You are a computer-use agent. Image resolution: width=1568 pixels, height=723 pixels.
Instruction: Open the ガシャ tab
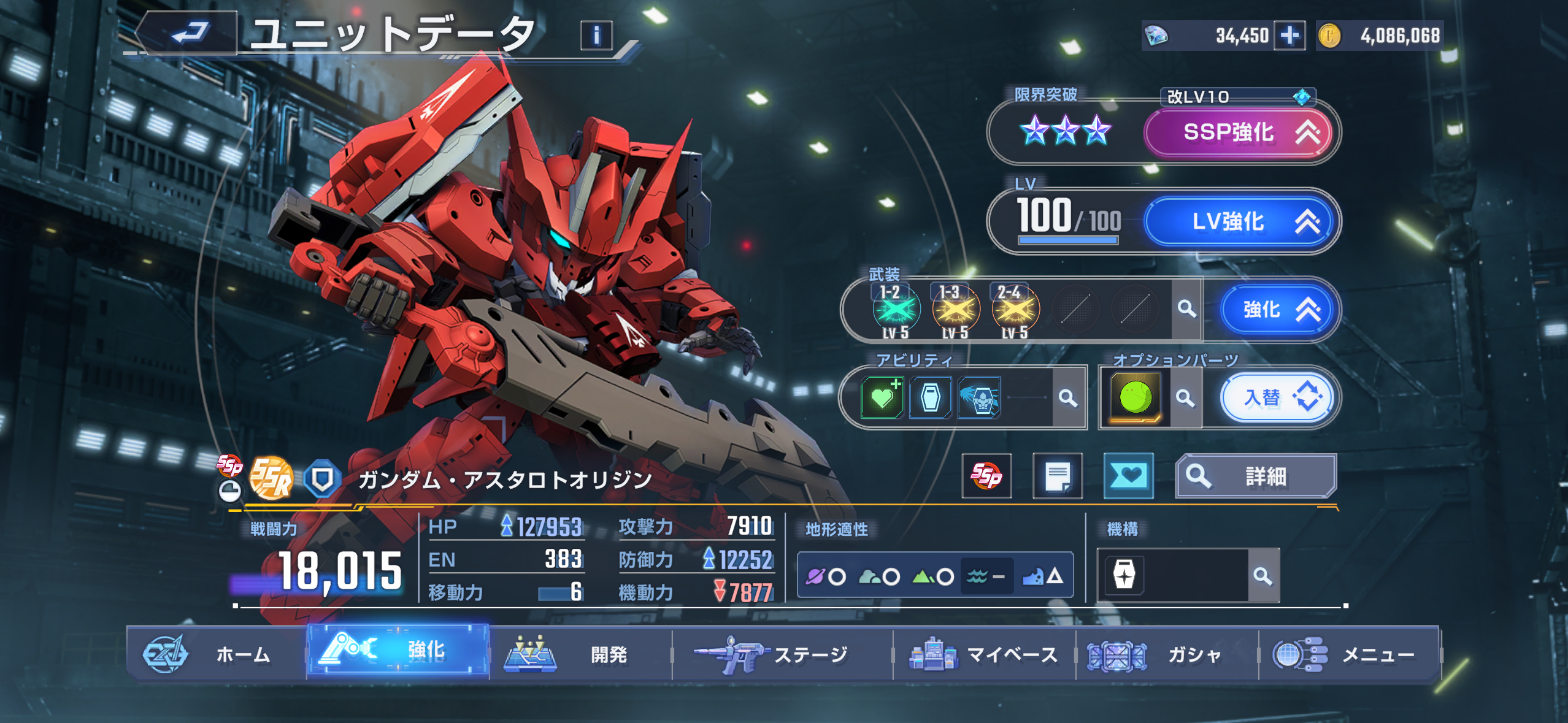click(x=1166, y=654)
